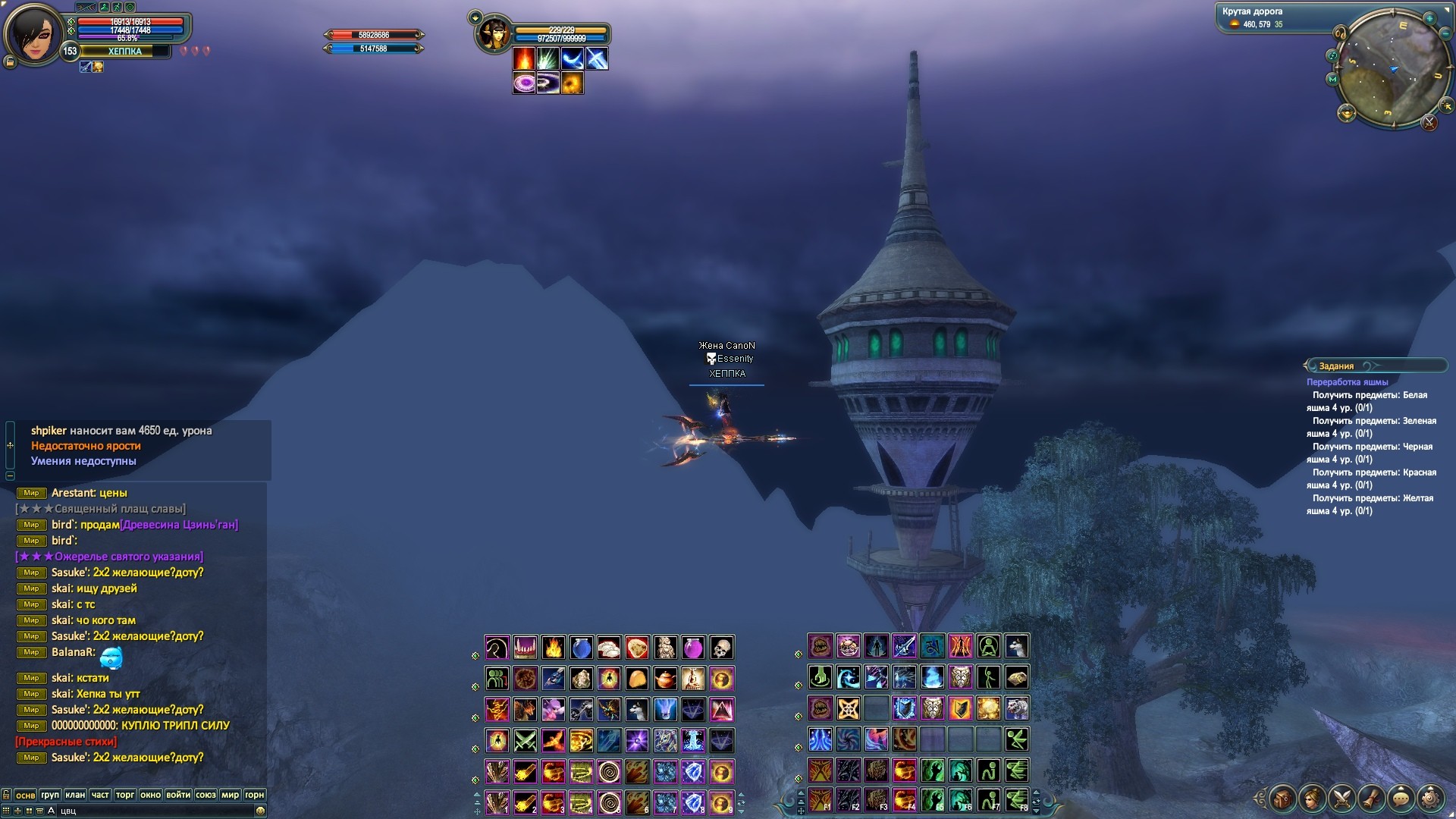The height and width of the screenshot is (819, 1456).
Task: Select the "торг" trade chat tab
Action: coord(125,795)
